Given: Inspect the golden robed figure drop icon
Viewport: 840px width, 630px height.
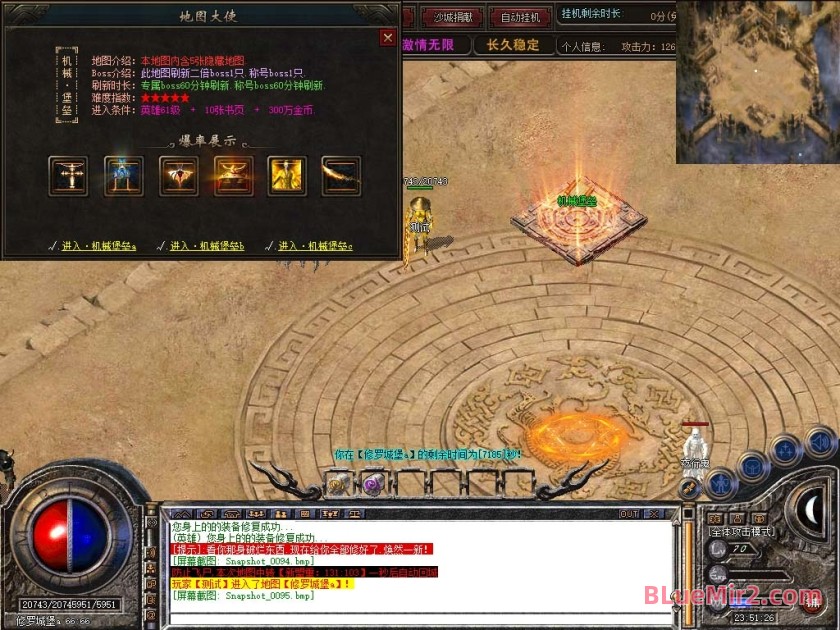Looking at the screenshot, I should coord(287,176).
